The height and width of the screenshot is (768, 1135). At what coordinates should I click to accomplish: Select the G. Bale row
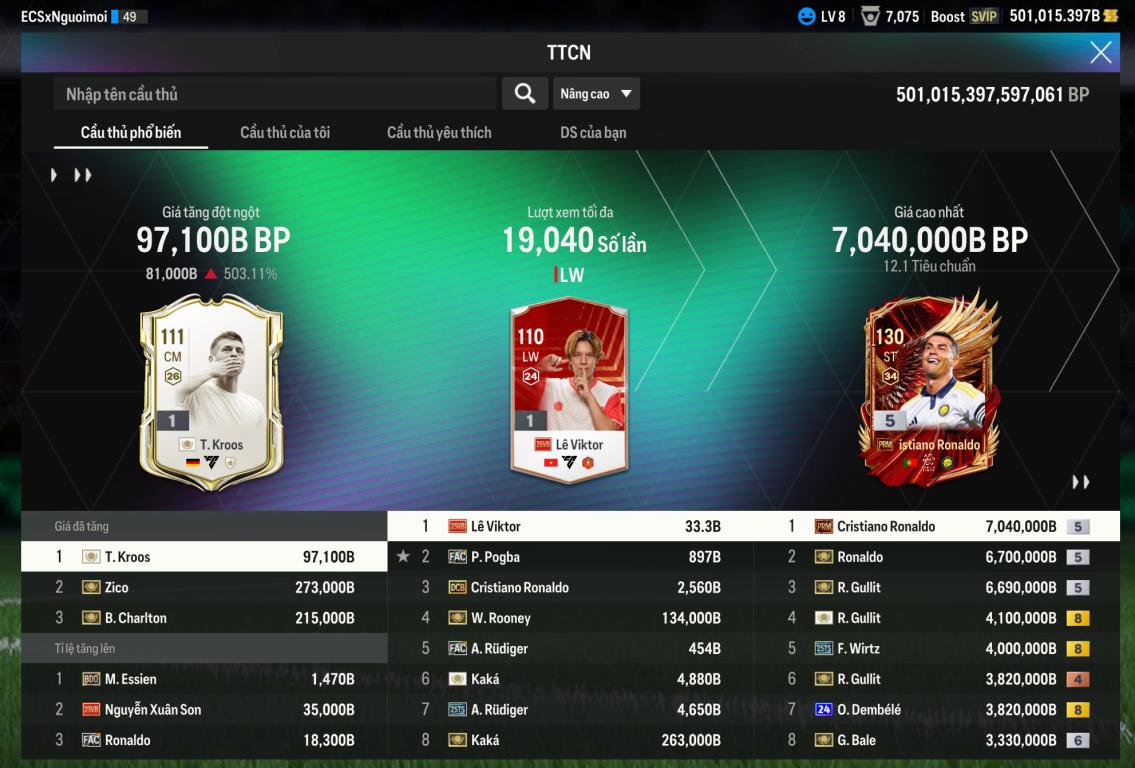[x=937, y=741]
